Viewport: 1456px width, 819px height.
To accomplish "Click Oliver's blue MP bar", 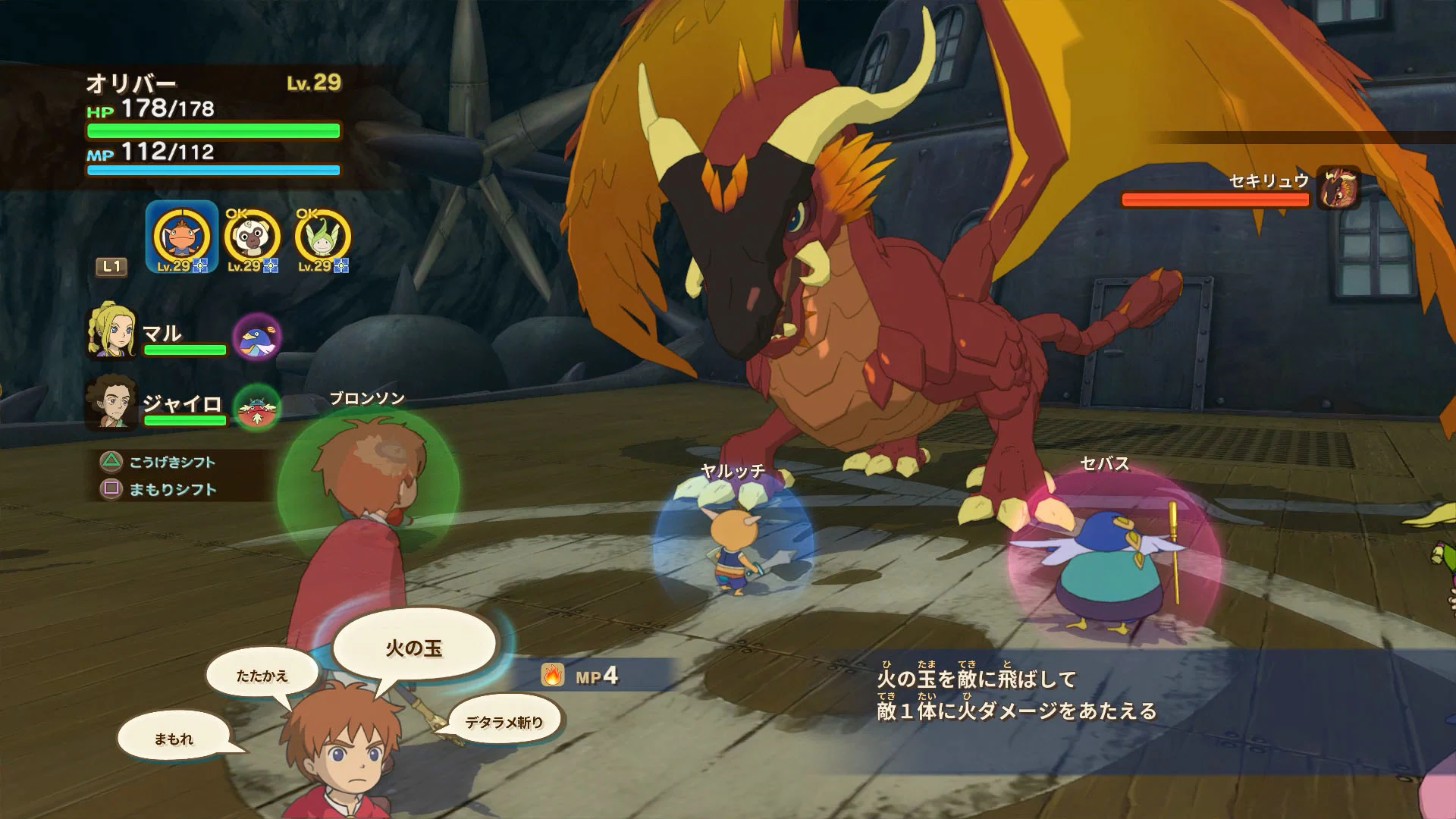I will point(212,171).
